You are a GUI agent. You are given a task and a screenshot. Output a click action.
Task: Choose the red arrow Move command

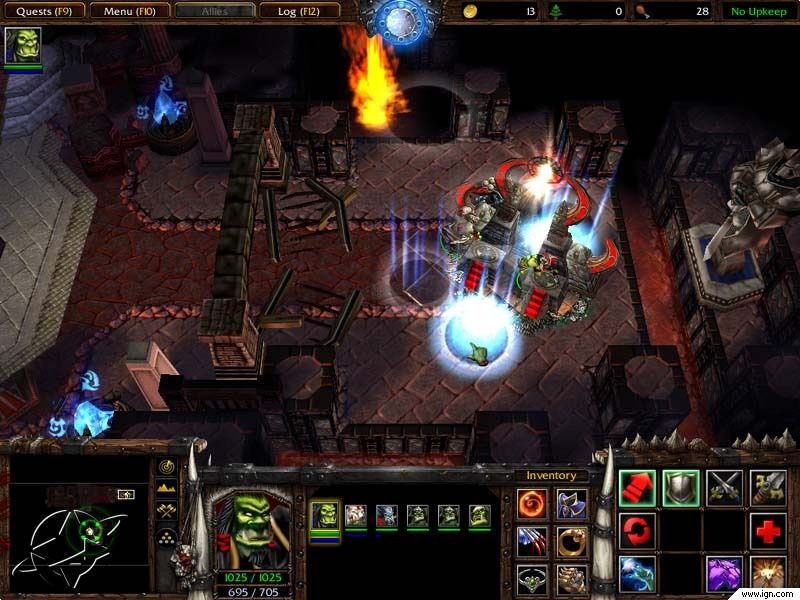pyautogui.click(x=637, y=487)
